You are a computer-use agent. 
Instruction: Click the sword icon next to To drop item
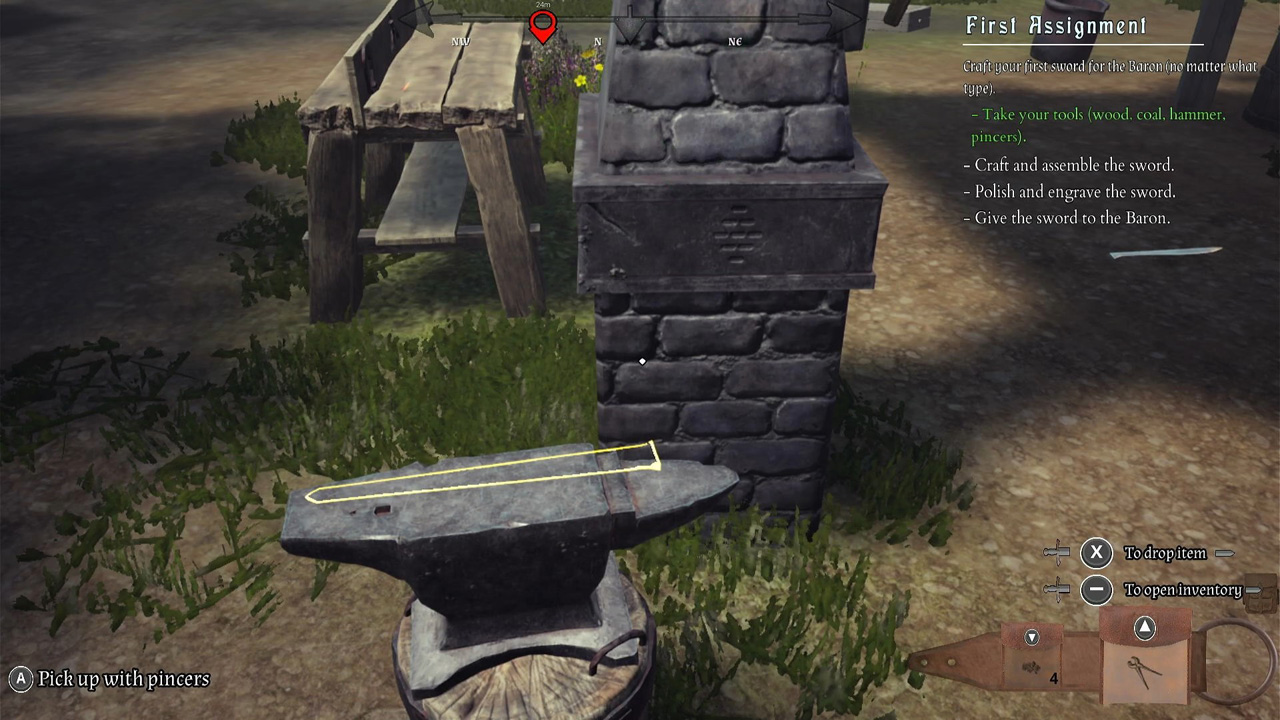(1055, 552)
